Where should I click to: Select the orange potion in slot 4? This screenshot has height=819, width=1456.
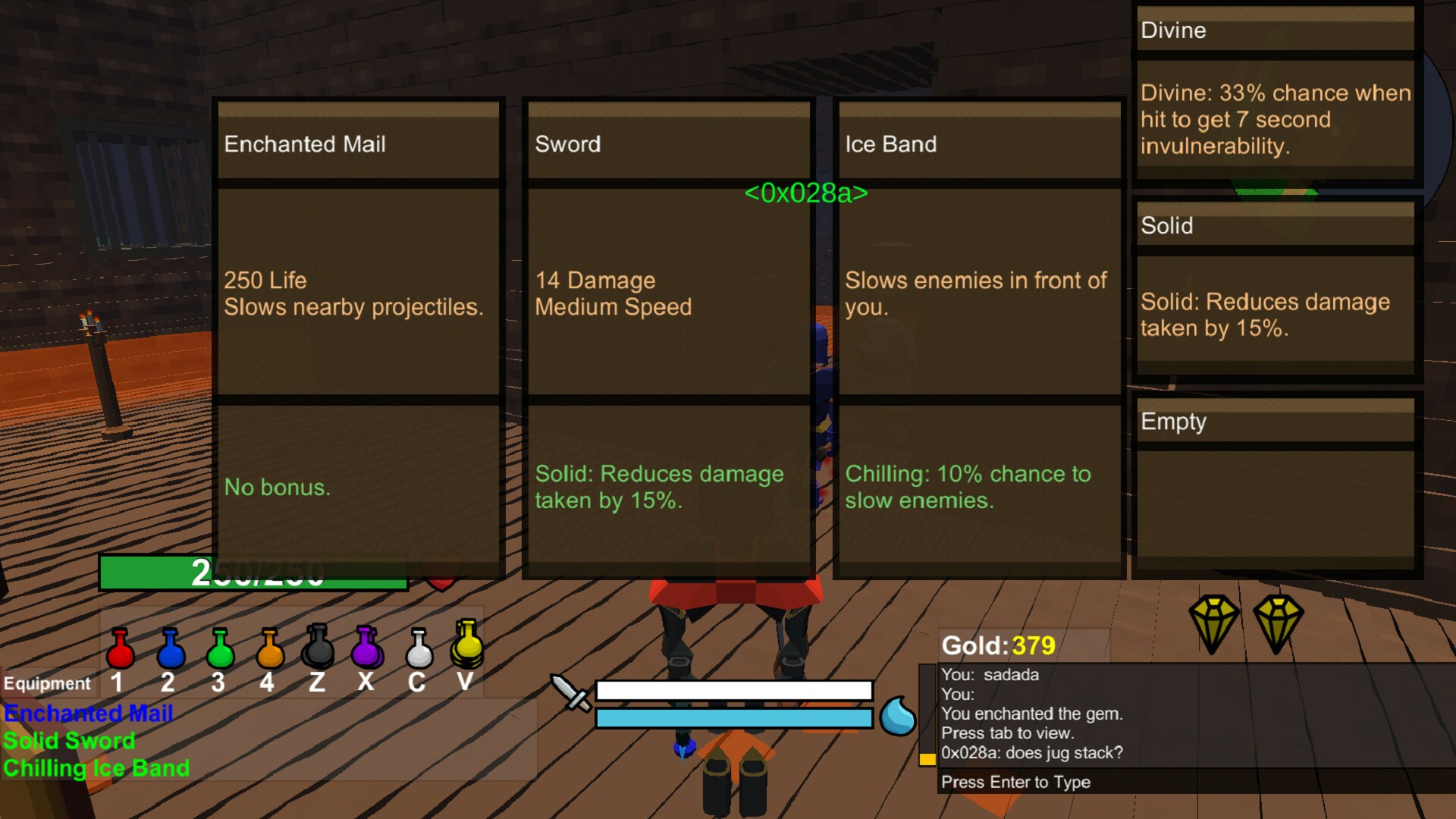click(269, 649)
